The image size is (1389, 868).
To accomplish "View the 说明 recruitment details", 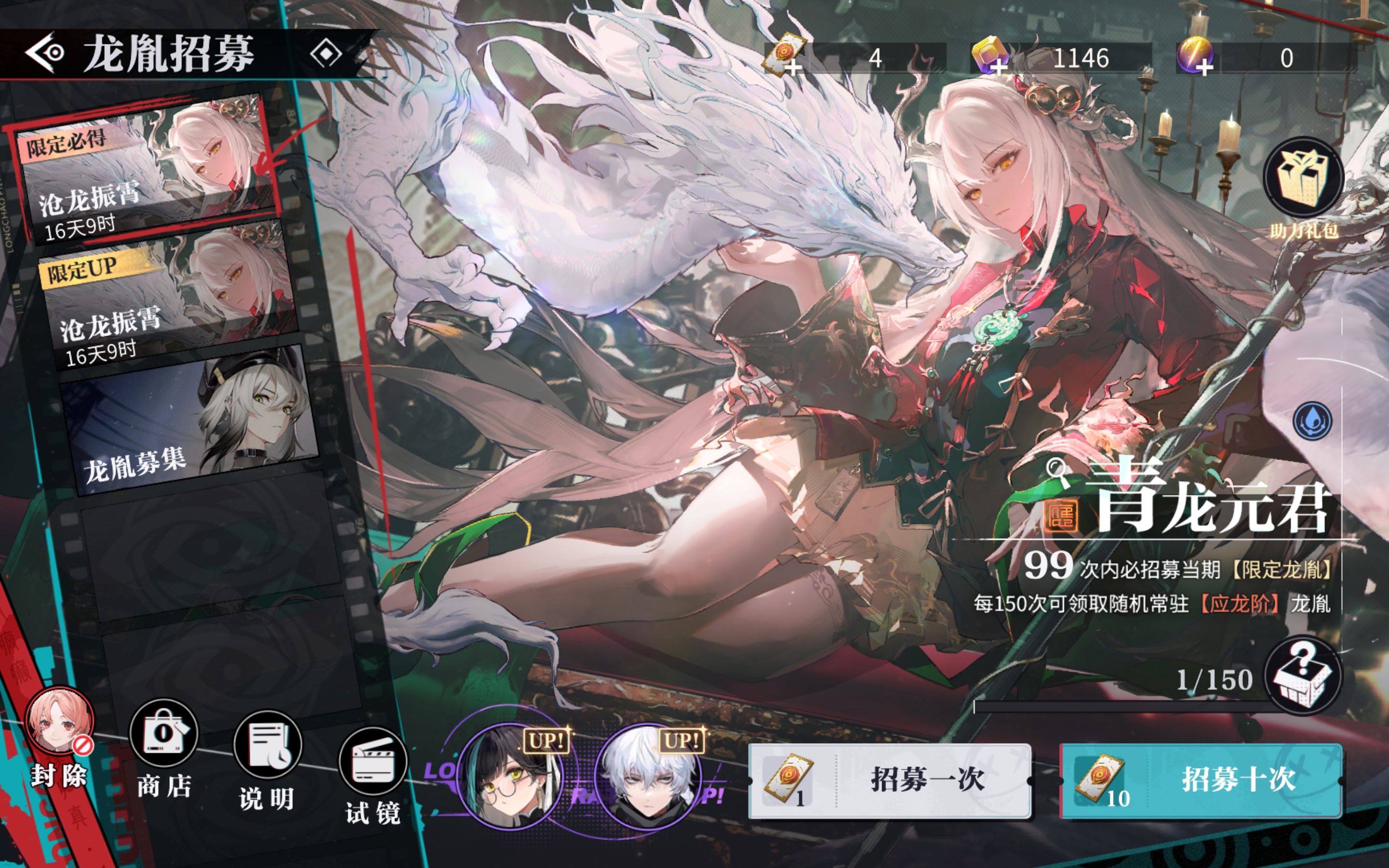I will pyautogui.click(x=268, y=746).
